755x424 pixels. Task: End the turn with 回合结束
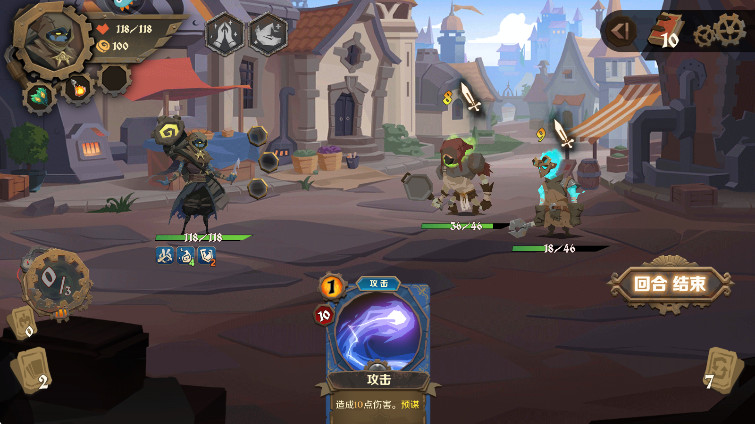point(669,284)
